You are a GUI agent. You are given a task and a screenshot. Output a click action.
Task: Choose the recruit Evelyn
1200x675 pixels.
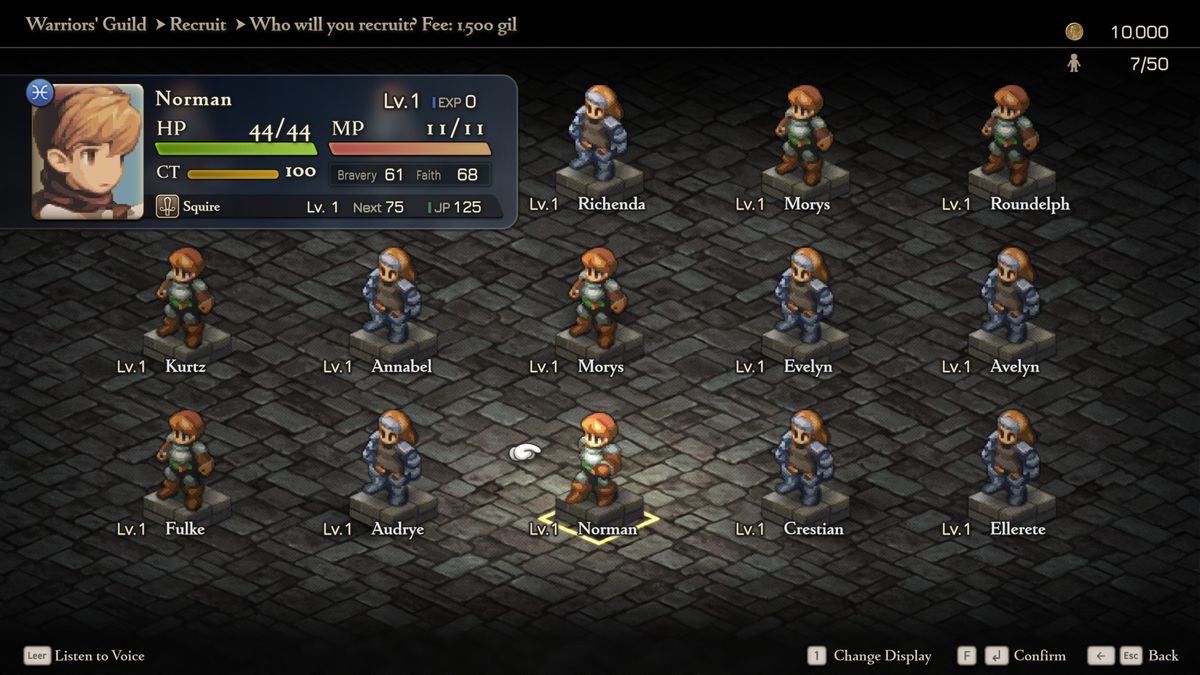(x=805, y=299)
